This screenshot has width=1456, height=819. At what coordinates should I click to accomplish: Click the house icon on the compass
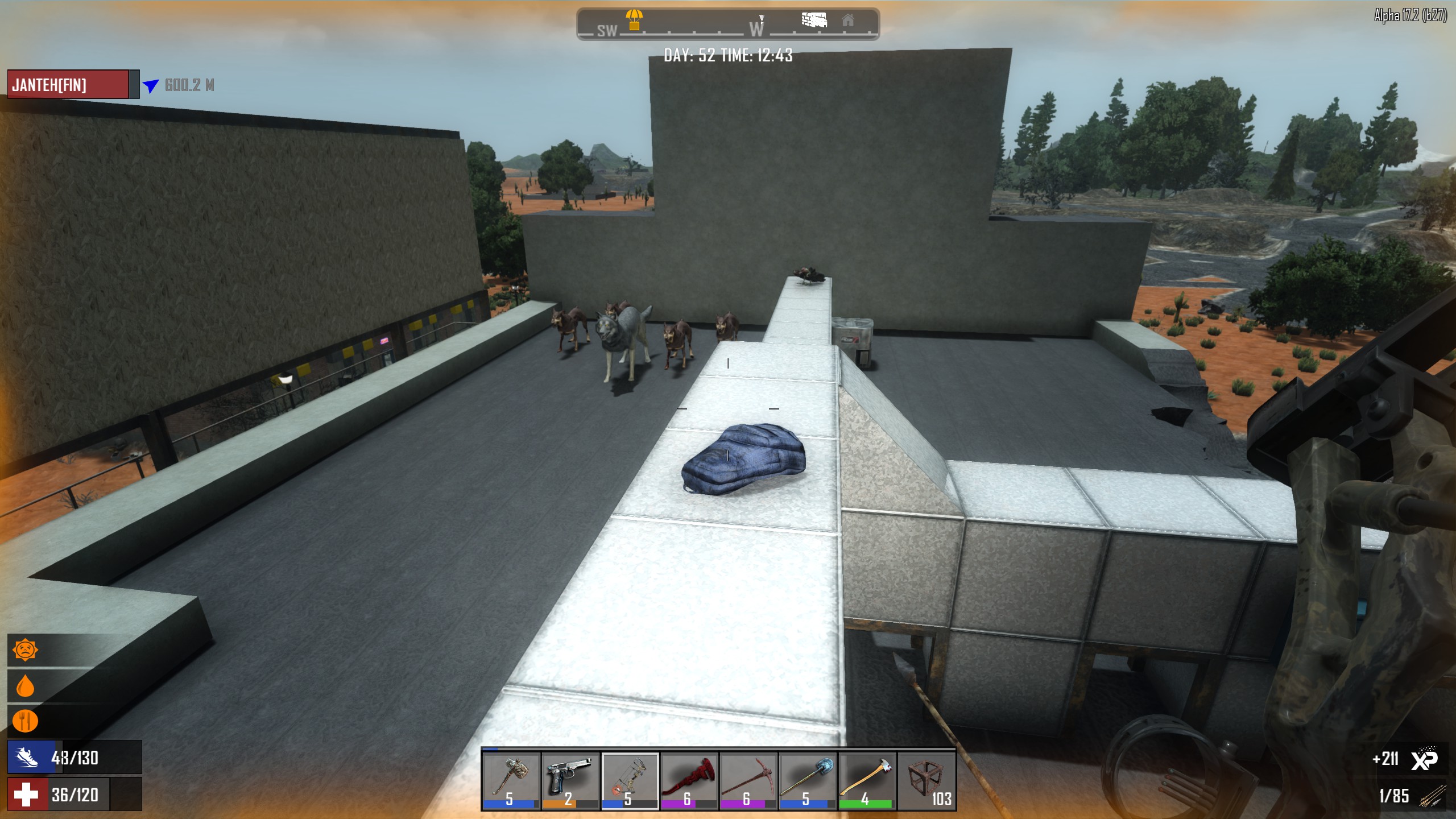(x=848, y=20)
